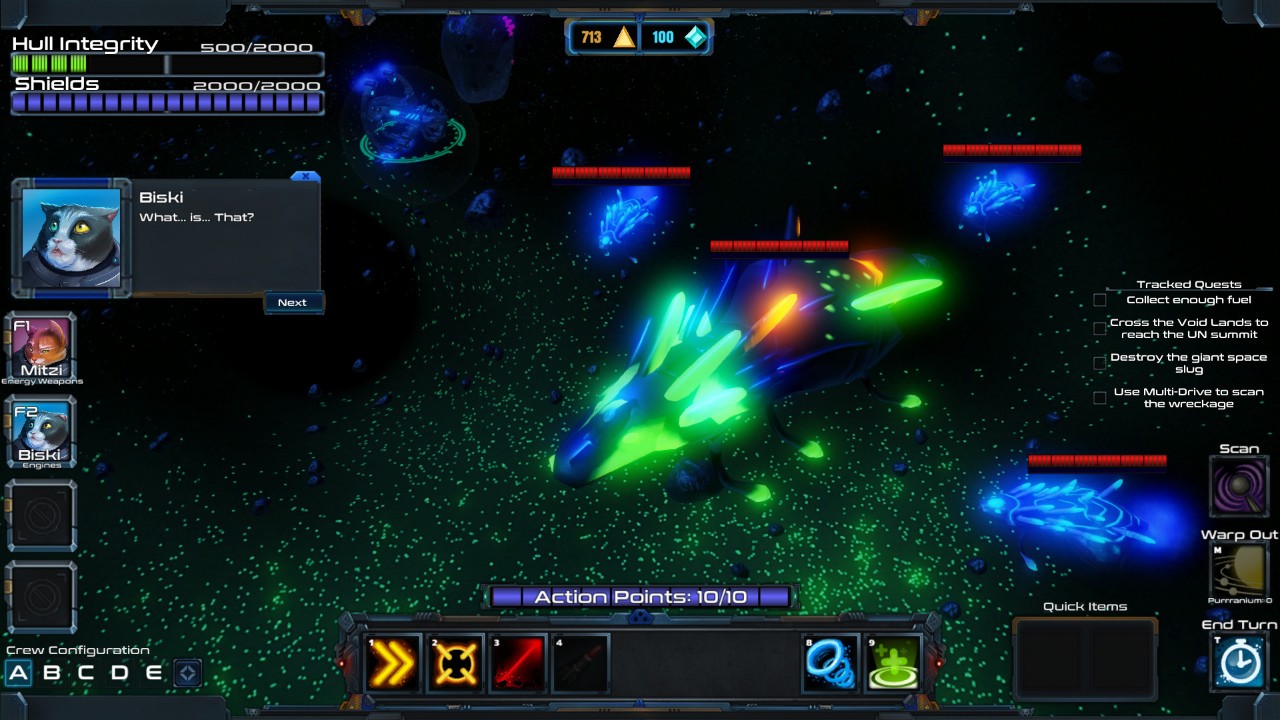
Task: Switch to crew configuration E
Action: 153,673
